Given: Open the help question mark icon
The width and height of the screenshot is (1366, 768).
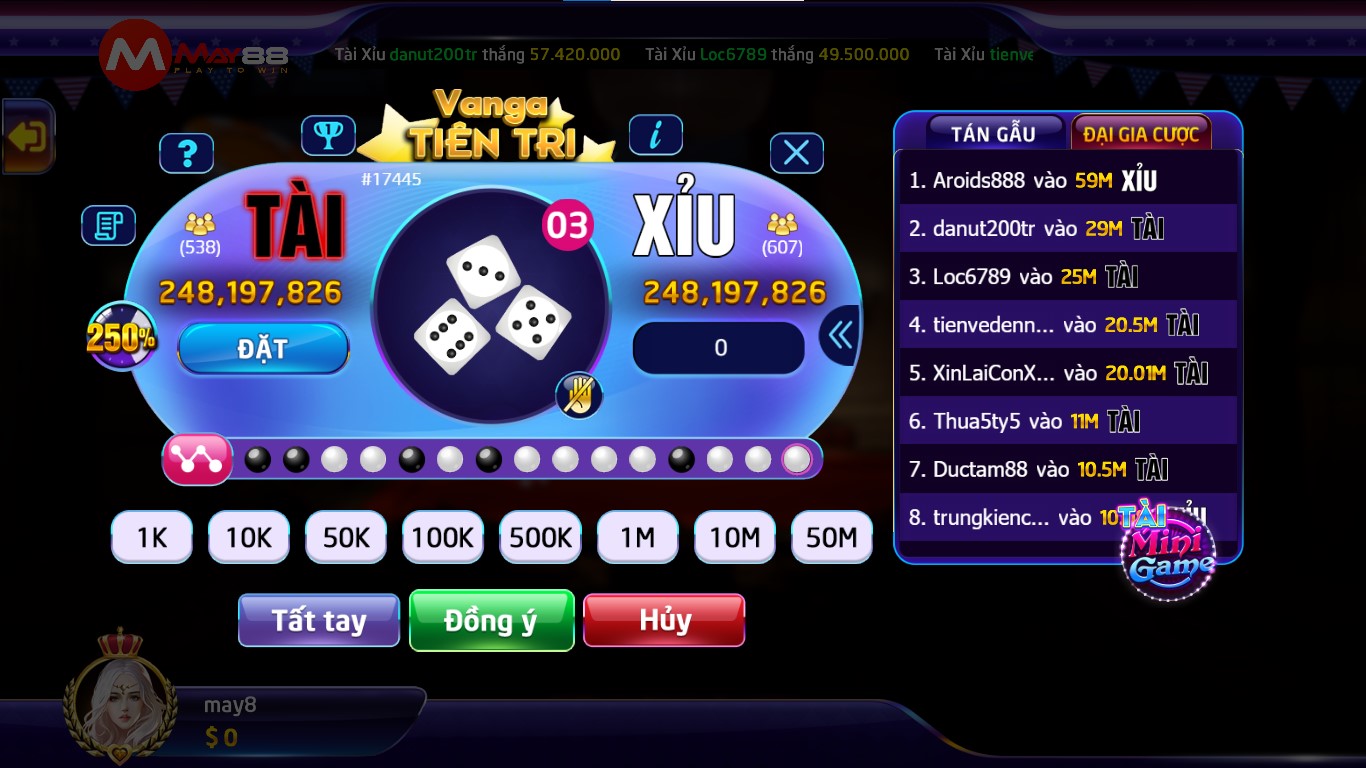Looking at the screenshot, I should pyautogui.click(x=187, y=153).
